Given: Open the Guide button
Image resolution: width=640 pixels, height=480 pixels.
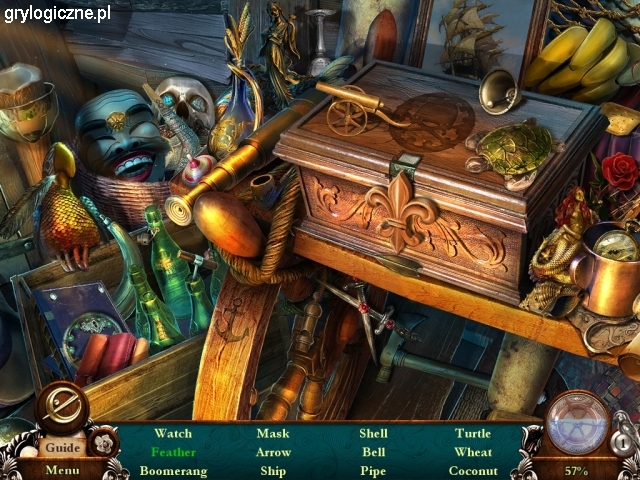Looking at the screenshot, I should pyautogui.click(x=62, y=448).
